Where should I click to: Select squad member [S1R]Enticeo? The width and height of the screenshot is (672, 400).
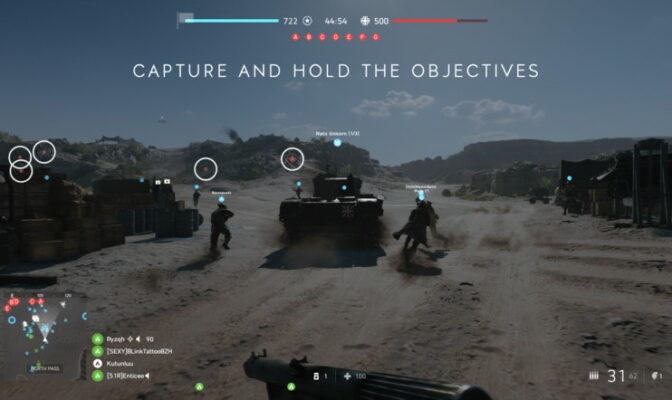[124, 375]
